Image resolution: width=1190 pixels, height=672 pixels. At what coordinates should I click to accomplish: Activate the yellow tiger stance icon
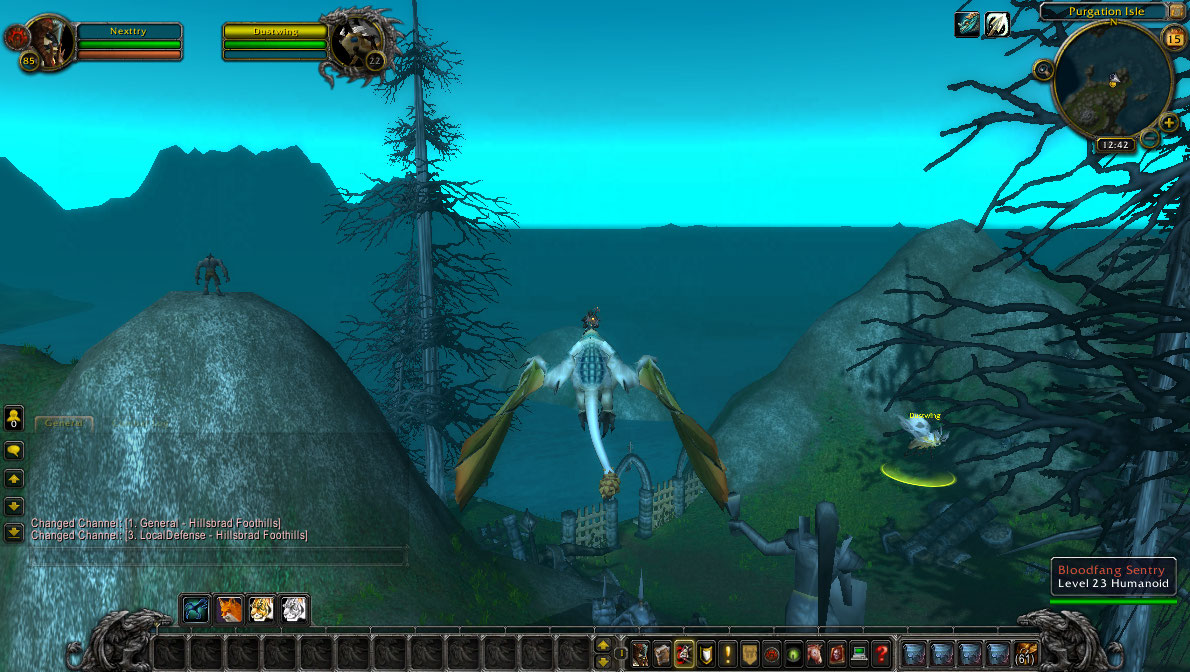pos(262,609)
